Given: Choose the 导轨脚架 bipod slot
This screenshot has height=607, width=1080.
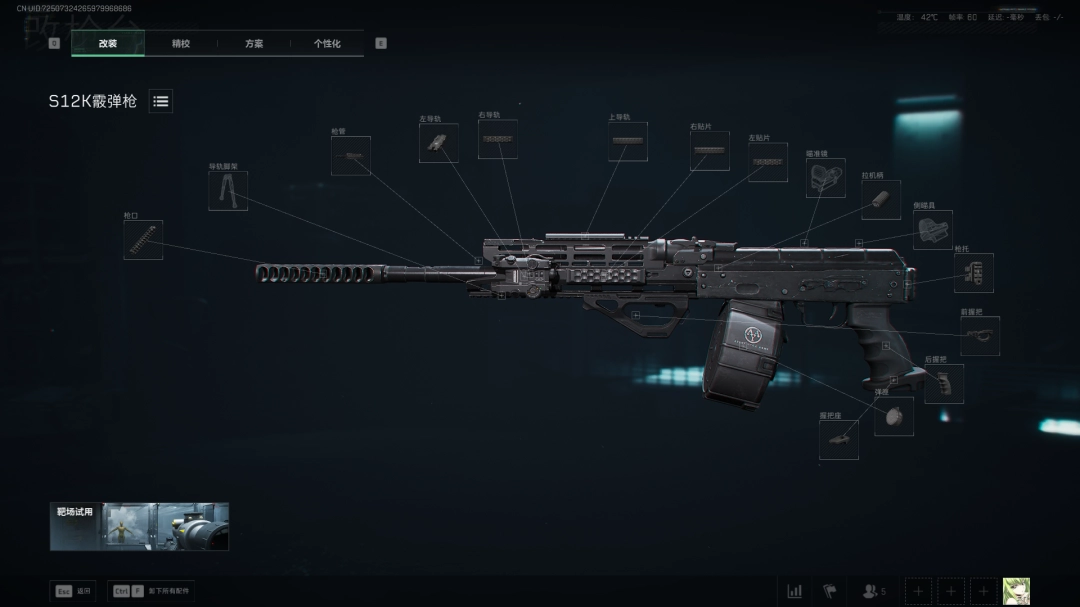Looking at the screenshot, I should [x=228, y=190].
